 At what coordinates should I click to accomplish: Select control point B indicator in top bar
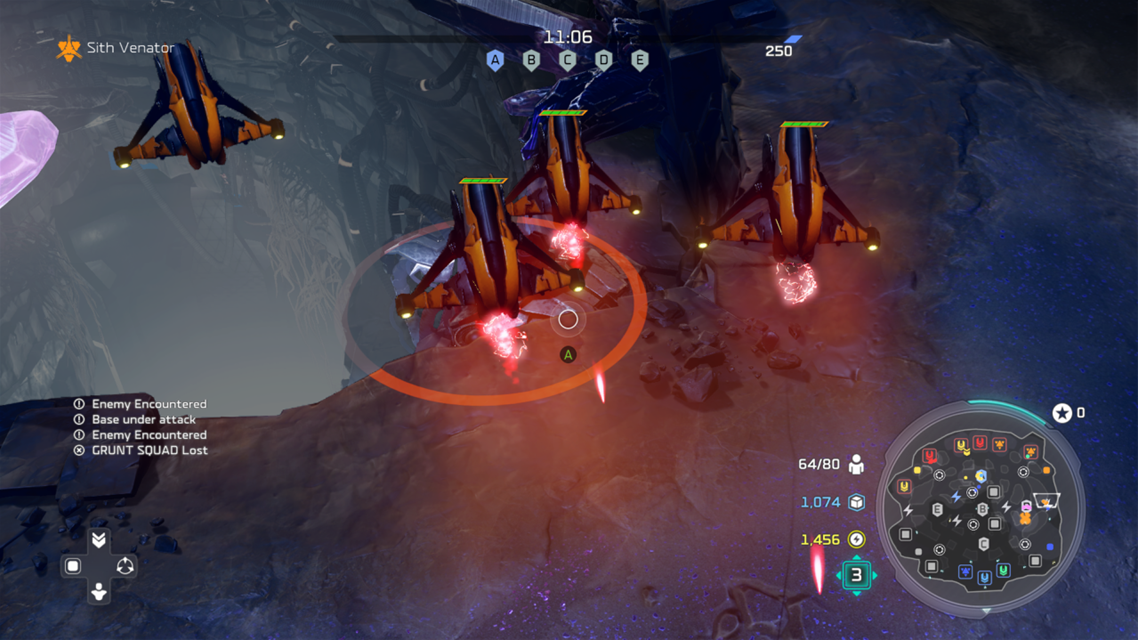(531, 60)
